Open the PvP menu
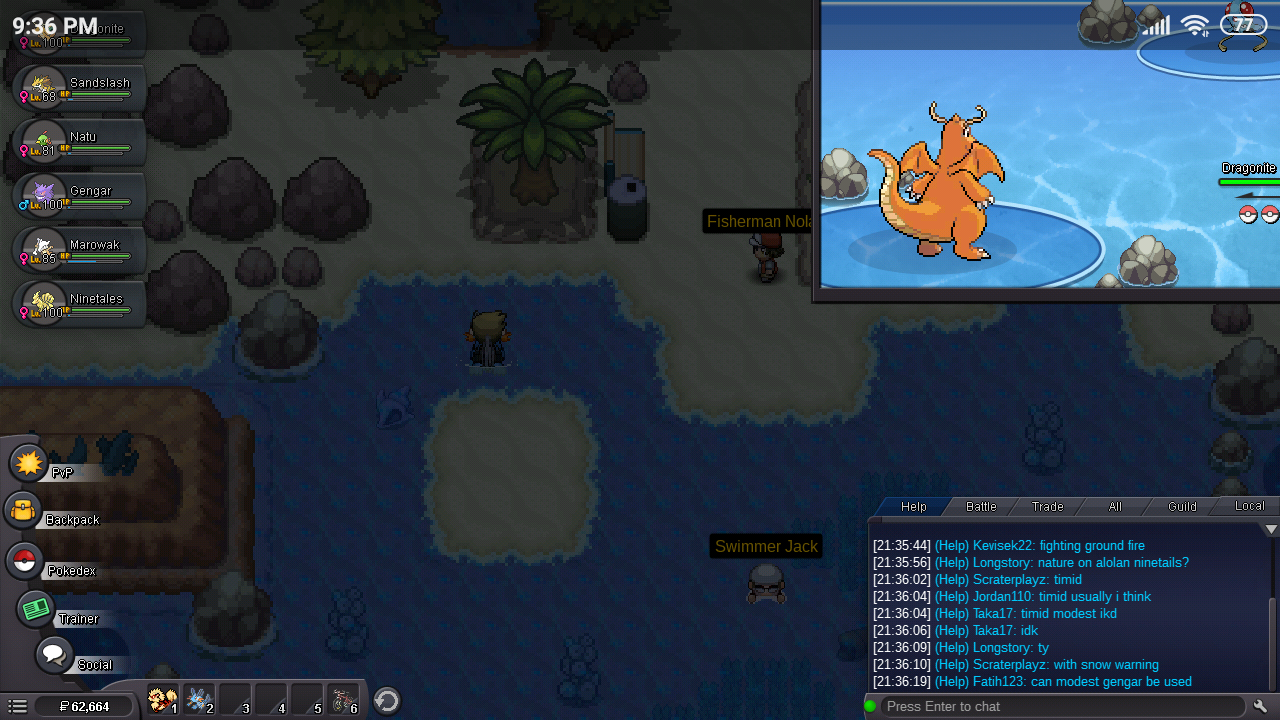Image resolution: width=1280 pixels, height=720 pixels. tap(30, 464)
